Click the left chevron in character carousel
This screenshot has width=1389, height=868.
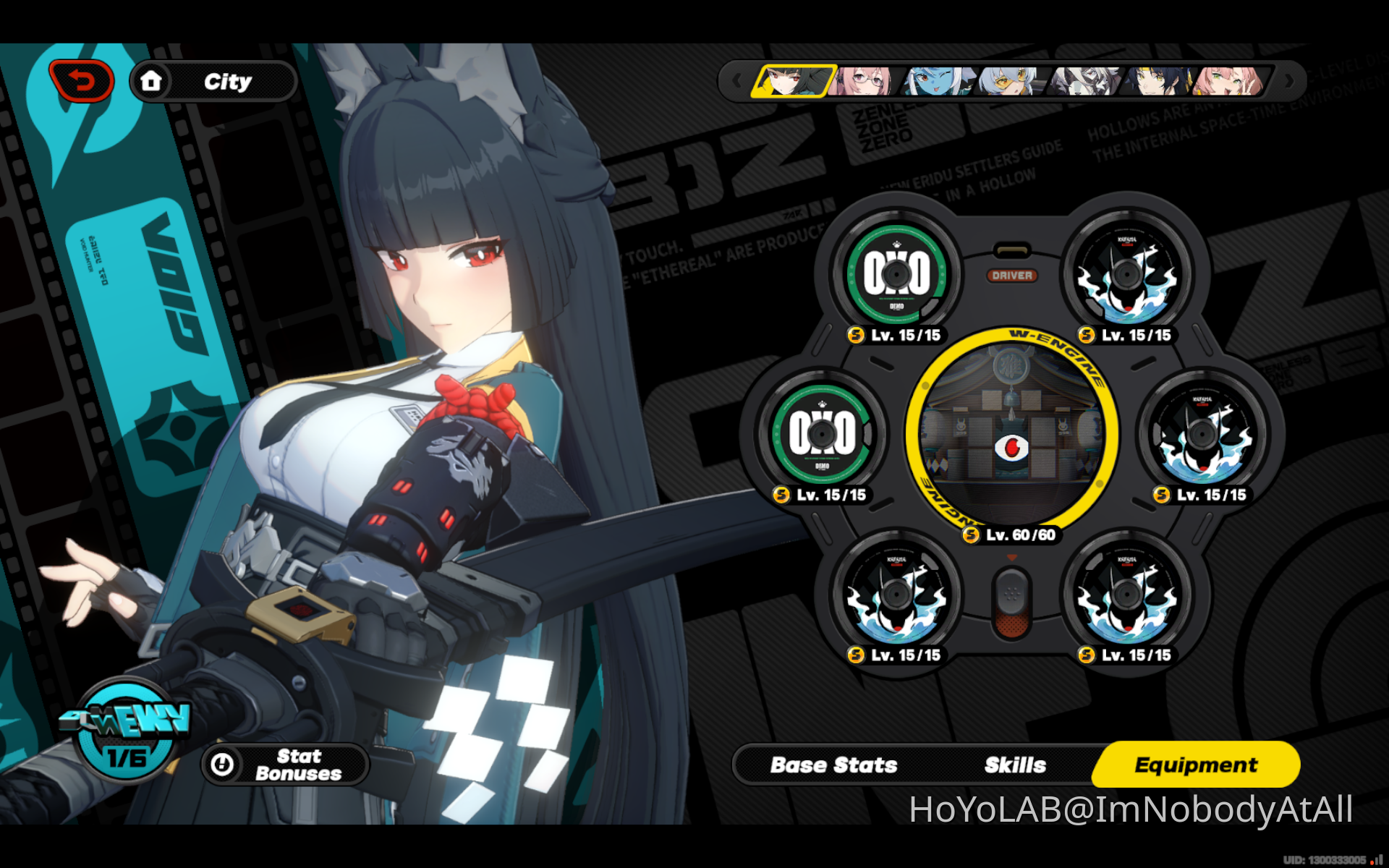(739, 81)
